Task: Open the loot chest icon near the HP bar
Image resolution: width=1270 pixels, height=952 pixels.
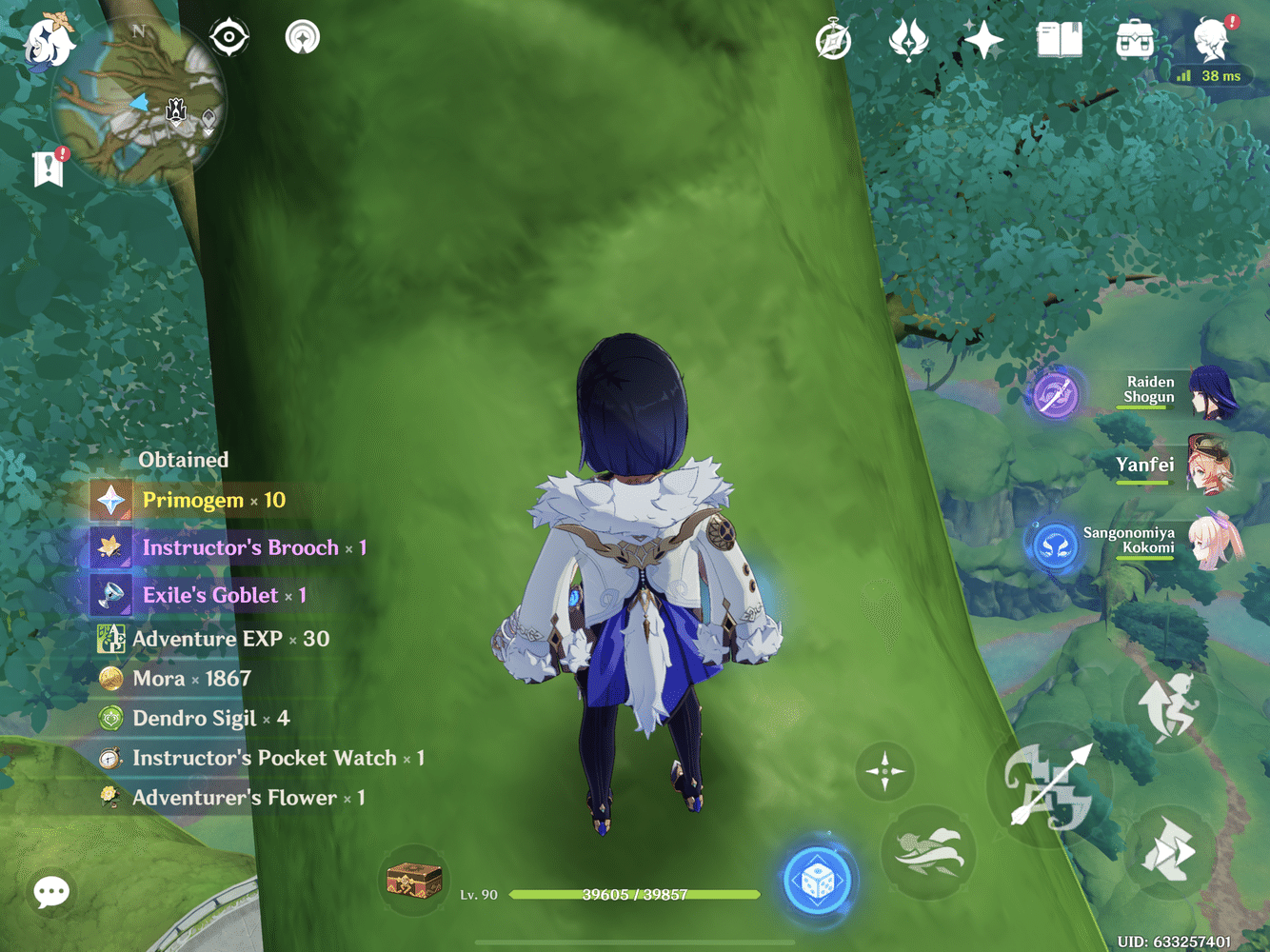Action: coord(414,881)
